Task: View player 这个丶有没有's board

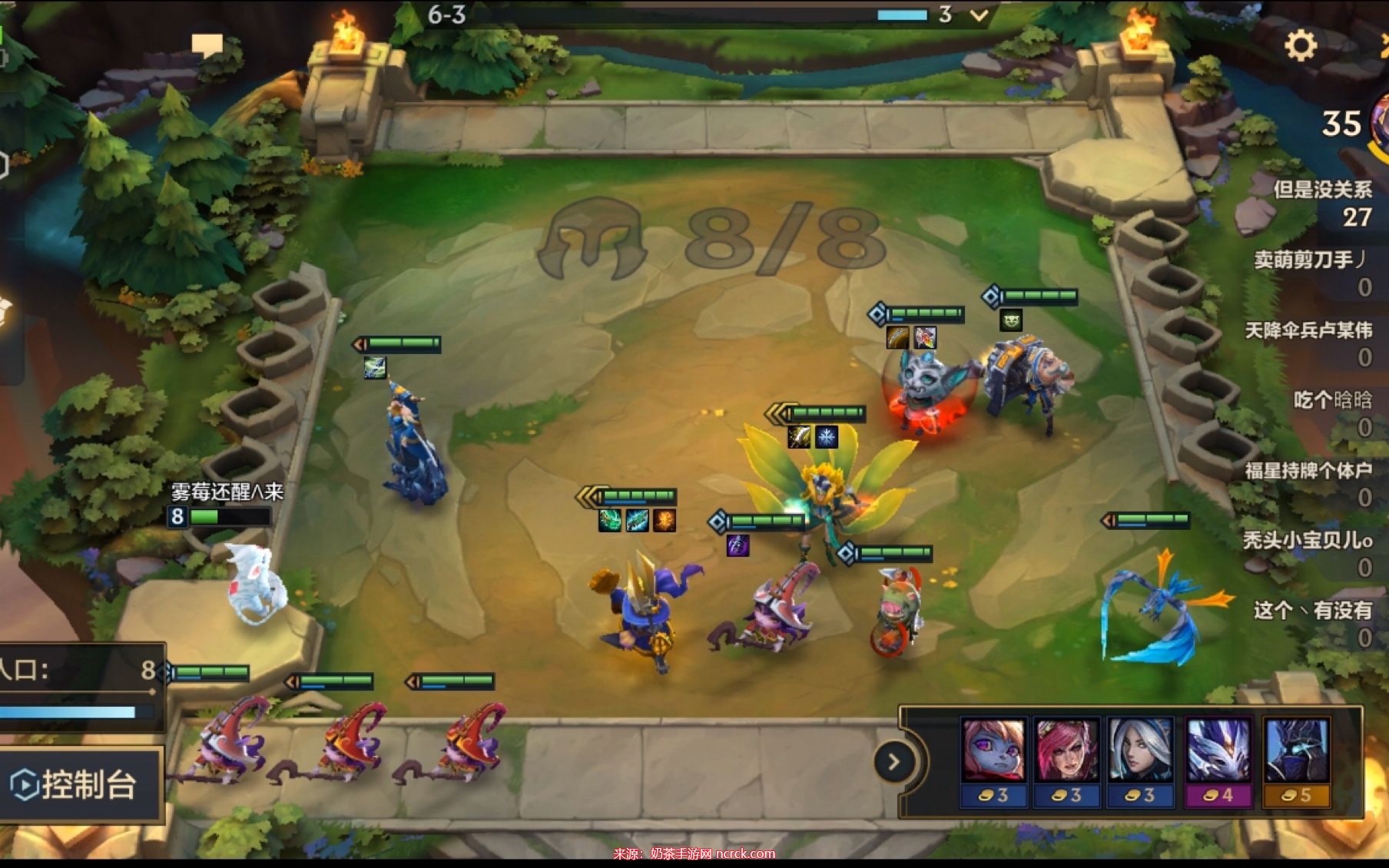Action: tap(1314, 622)
